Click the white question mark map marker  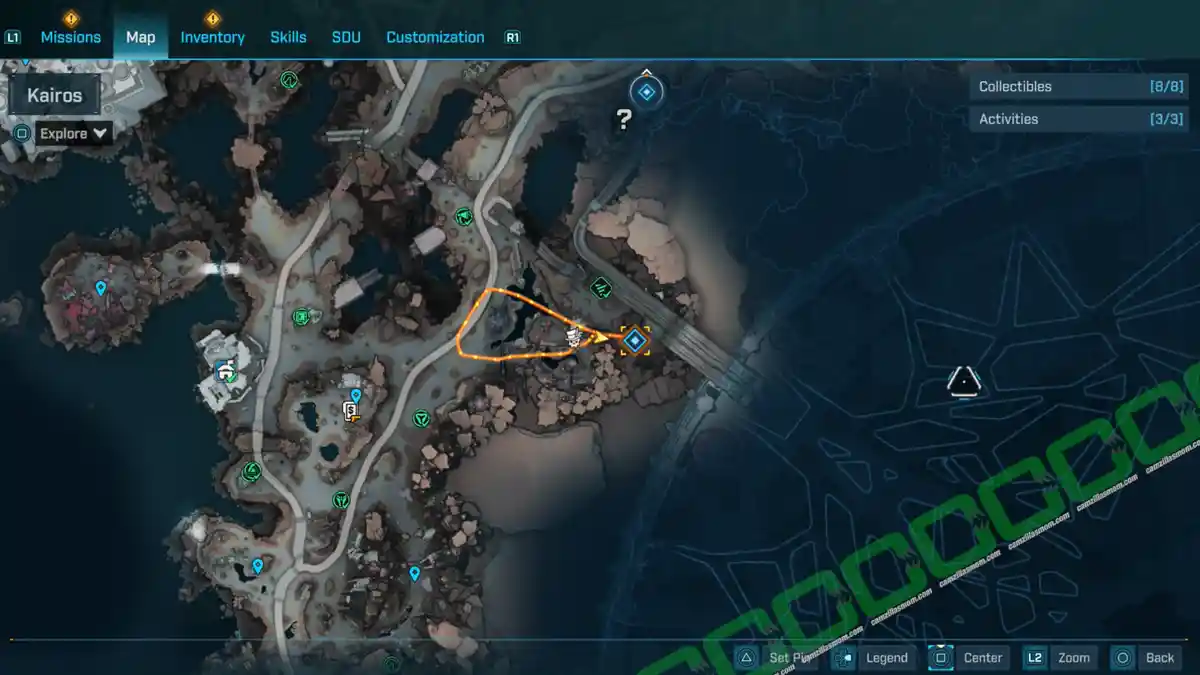point(624,121)
